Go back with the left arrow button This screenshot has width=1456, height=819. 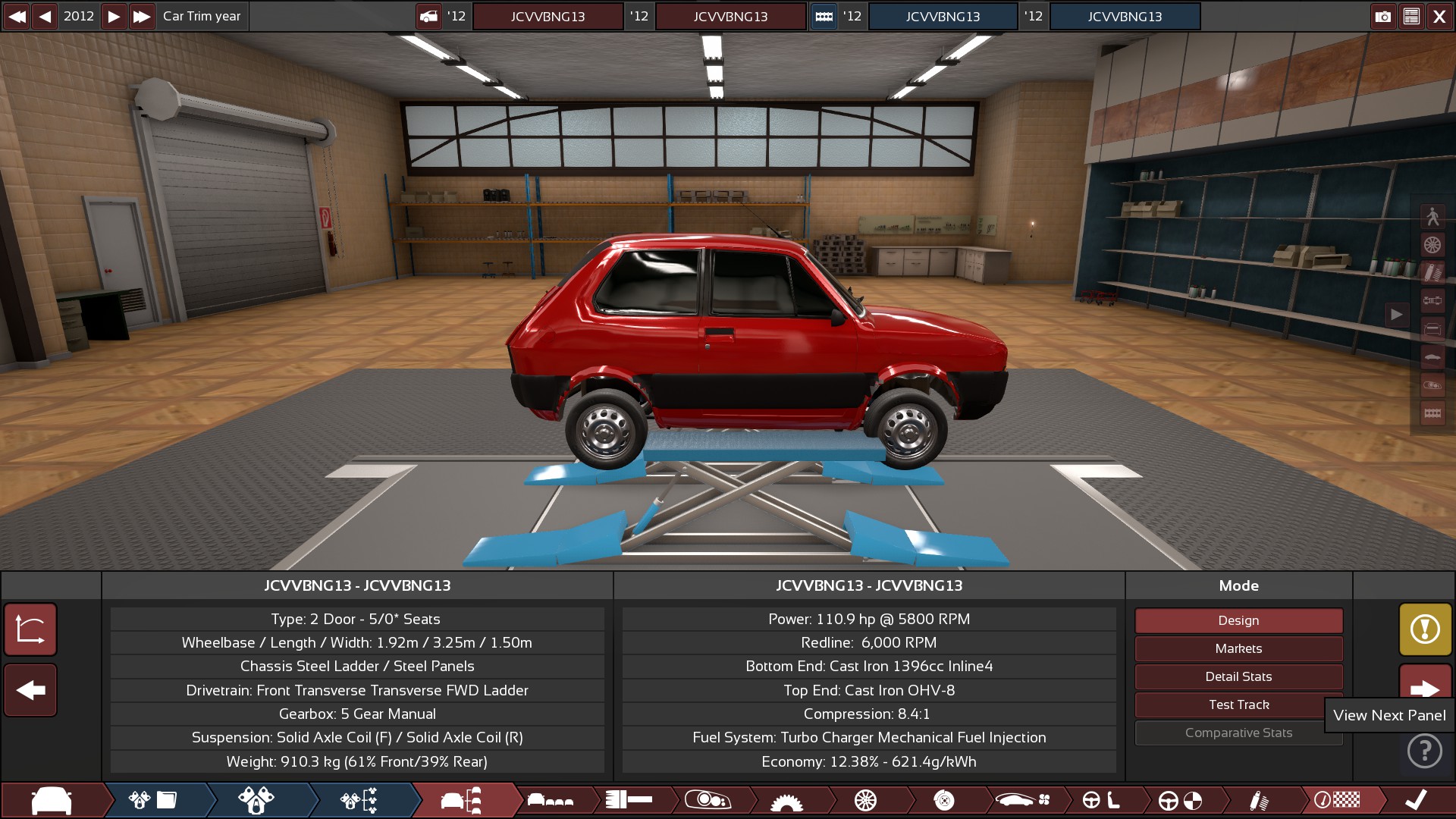[x=30, y=690]
